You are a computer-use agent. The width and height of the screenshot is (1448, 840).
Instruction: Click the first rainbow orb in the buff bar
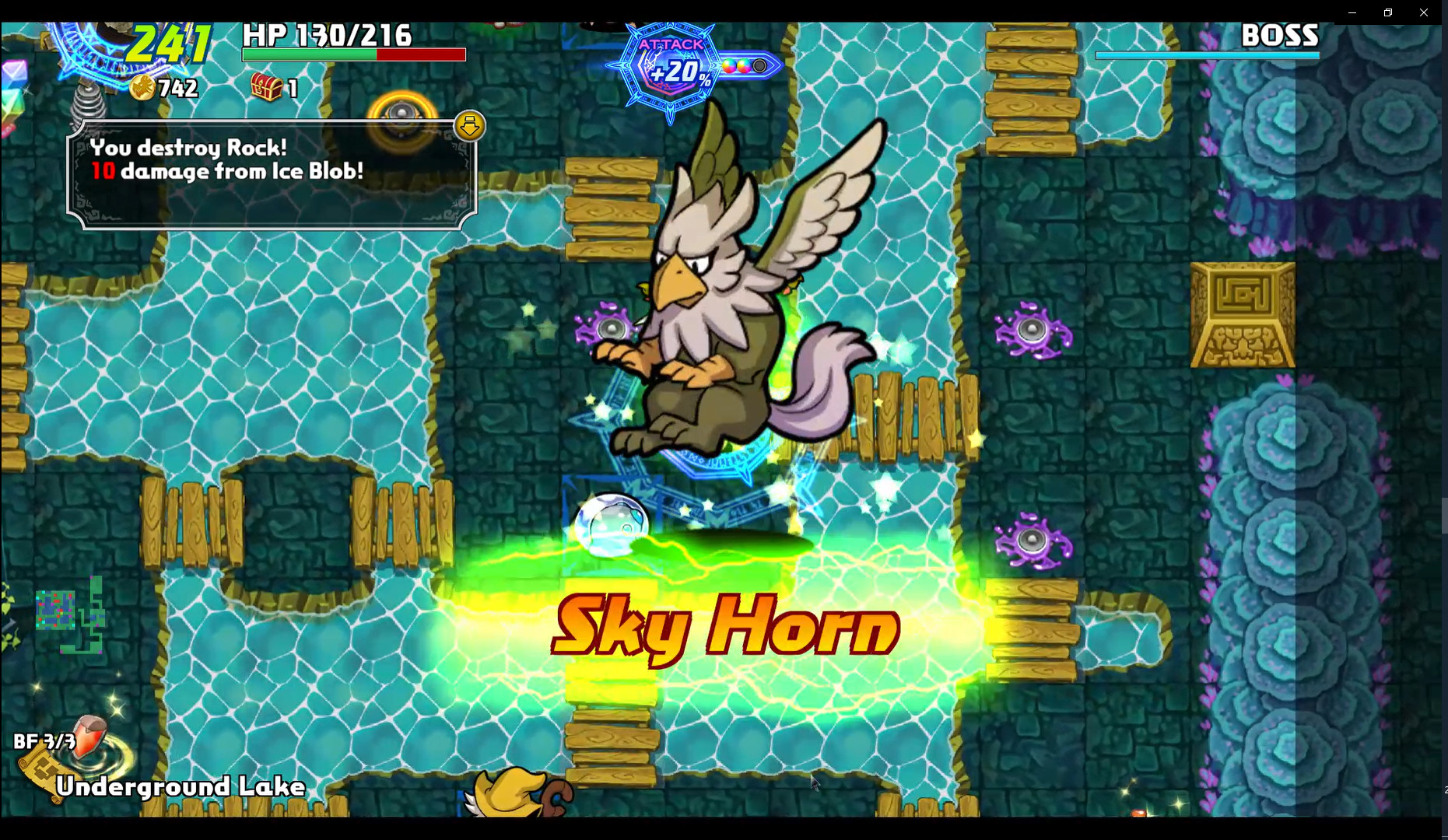click(x=728, y=66)
